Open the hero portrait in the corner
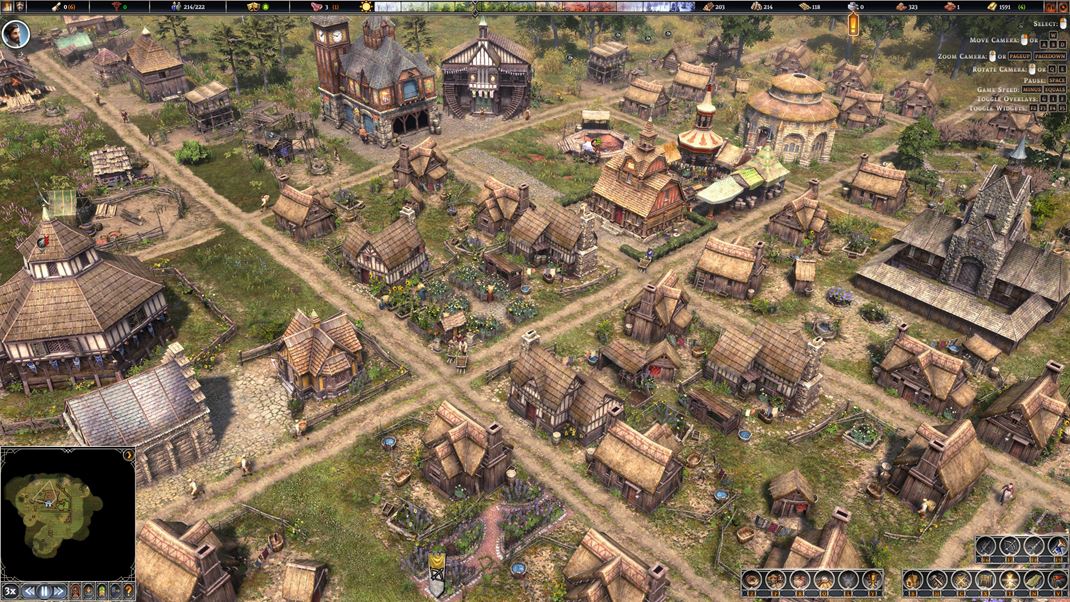The width and height of the screenshot is (1070, 602). pos(15,34)
